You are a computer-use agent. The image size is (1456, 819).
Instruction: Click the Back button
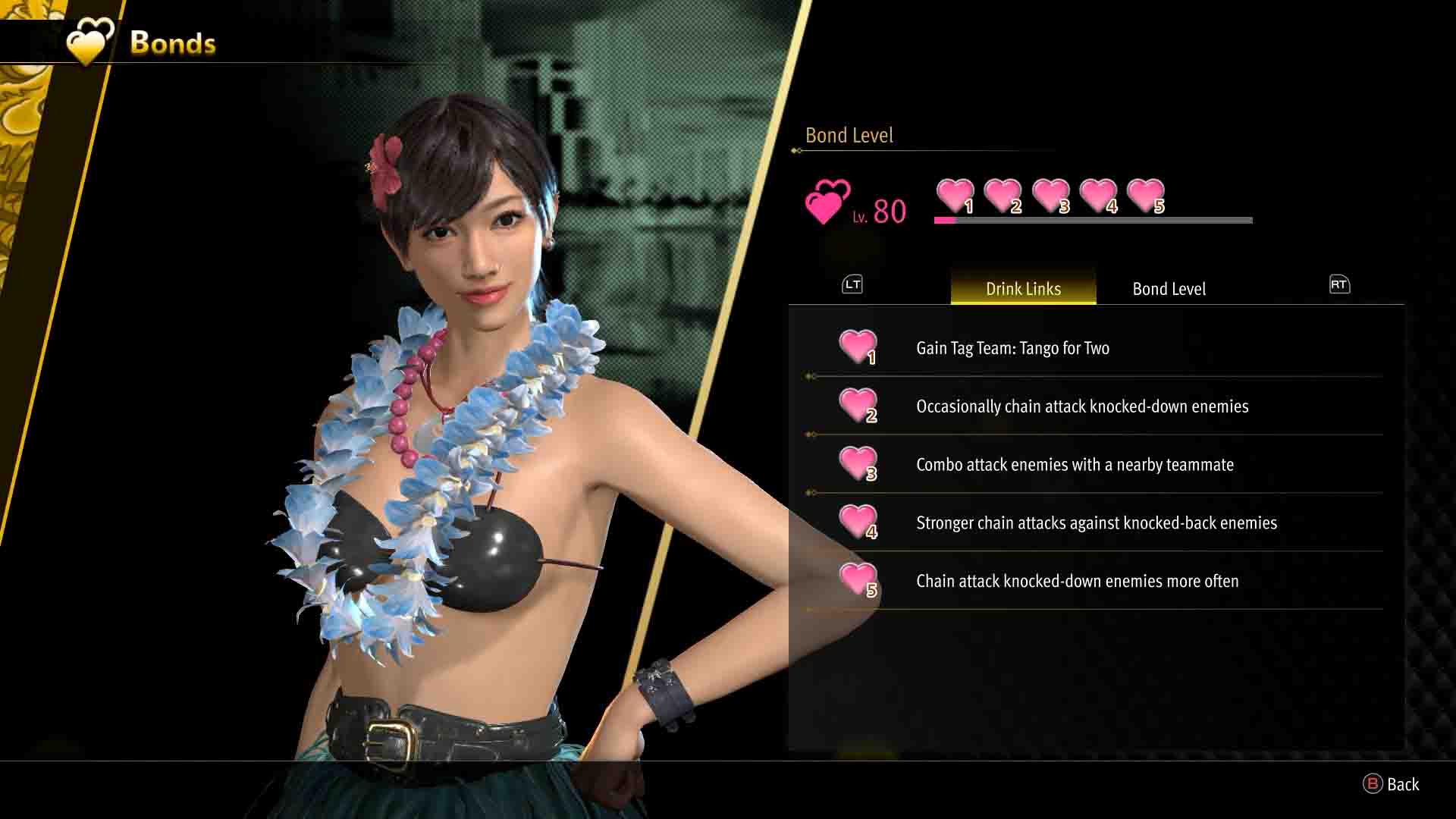pos(1392,785)
